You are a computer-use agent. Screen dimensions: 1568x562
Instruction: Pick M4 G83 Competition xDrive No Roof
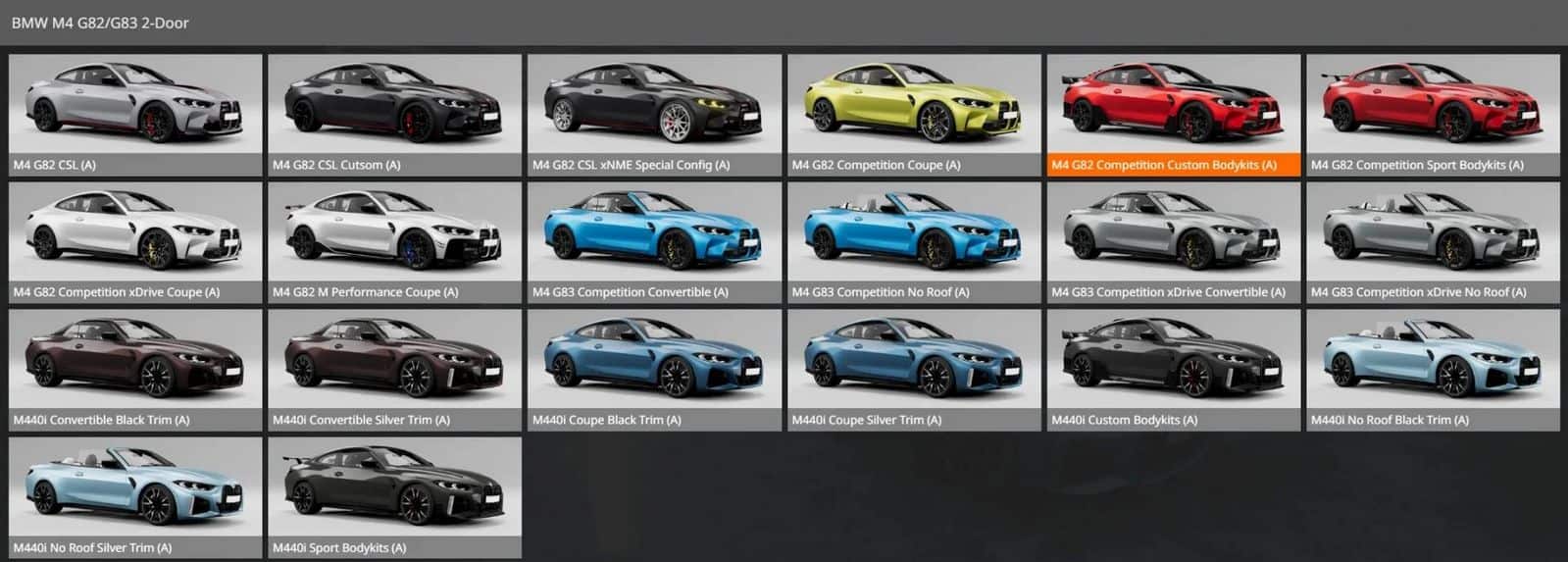tap(1432, 241)
